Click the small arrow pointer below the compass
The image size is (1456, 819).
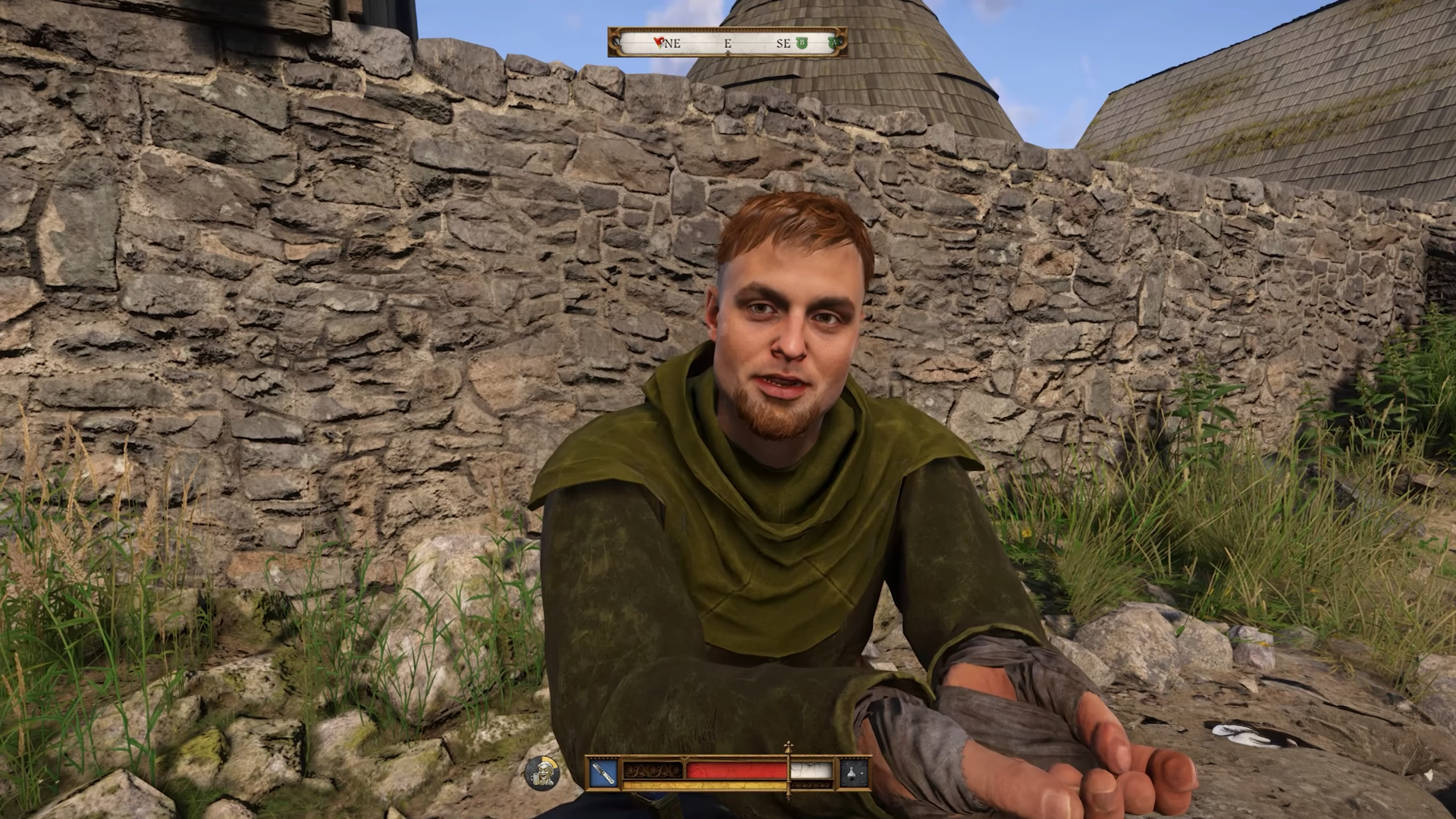pyautogui.click(x=729, y=53)
